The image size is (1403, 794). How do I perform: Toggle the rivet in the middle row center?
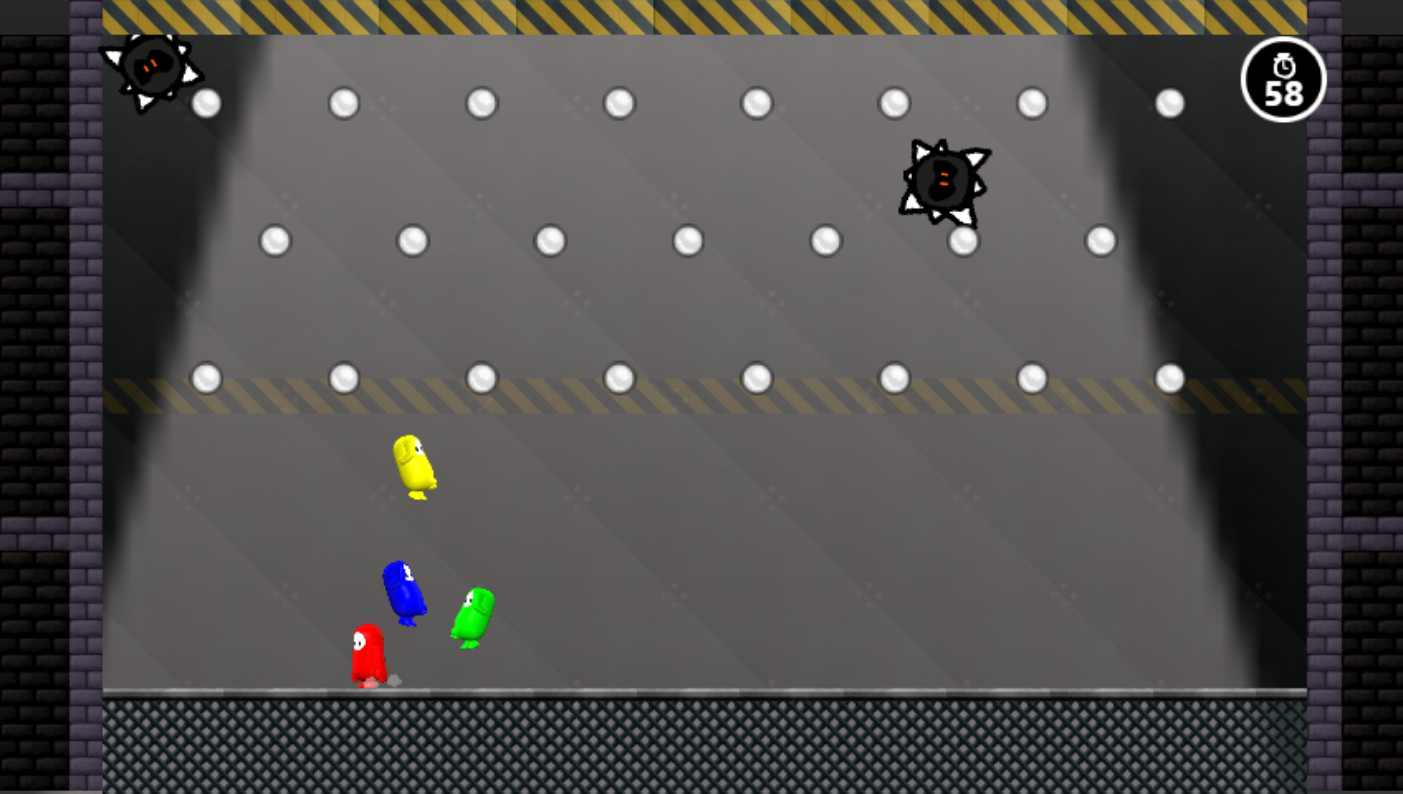686,239
